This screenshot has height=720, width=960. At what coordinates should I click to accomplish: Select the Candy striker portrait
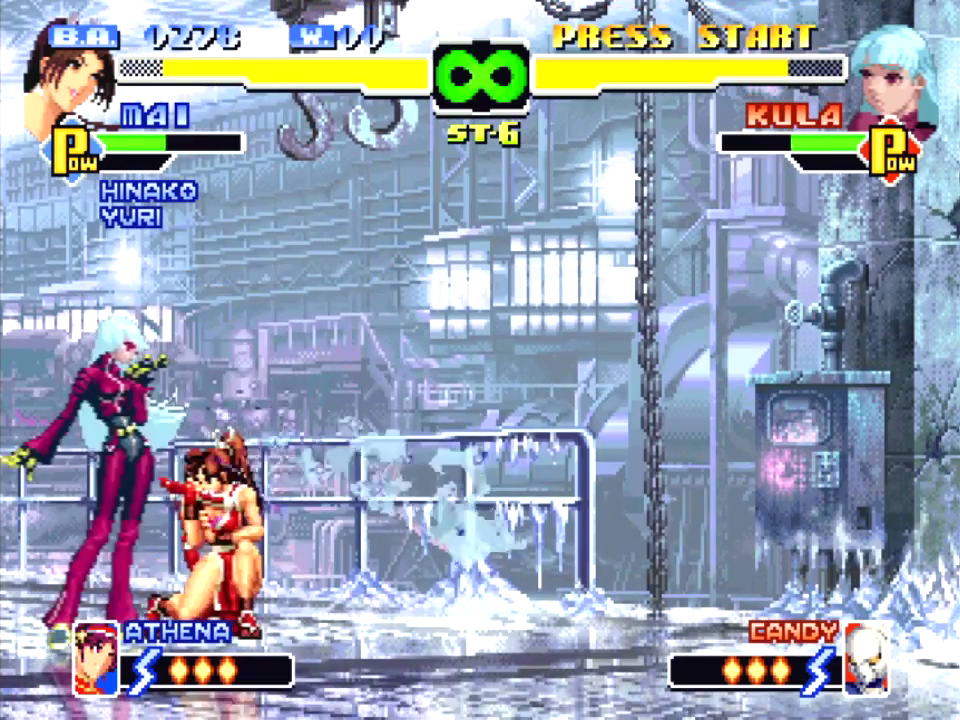[866, 658]
